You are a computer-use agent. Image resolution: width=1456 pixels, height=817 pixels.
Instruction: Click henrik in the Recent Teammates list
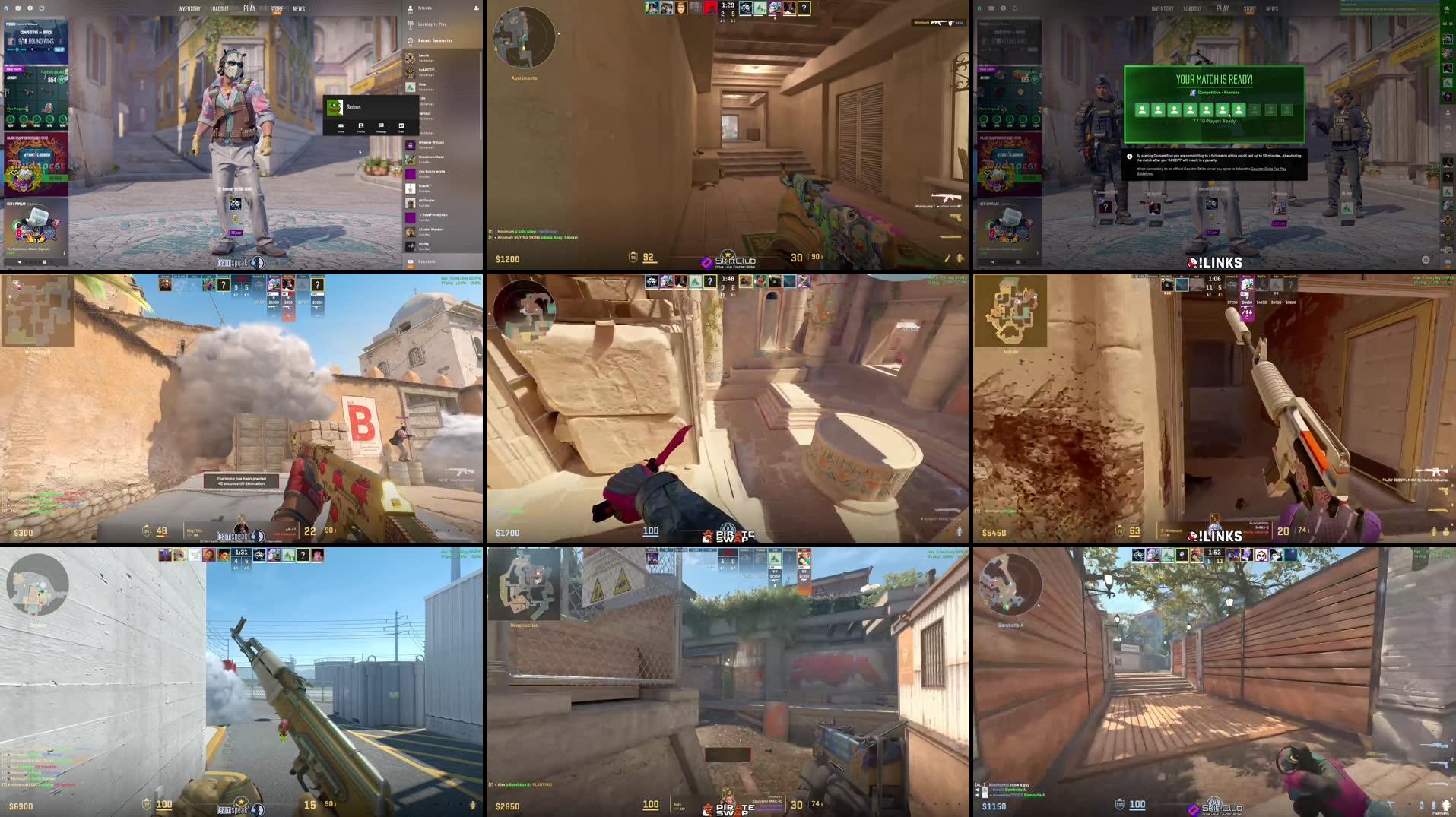(x=424, y=55)
